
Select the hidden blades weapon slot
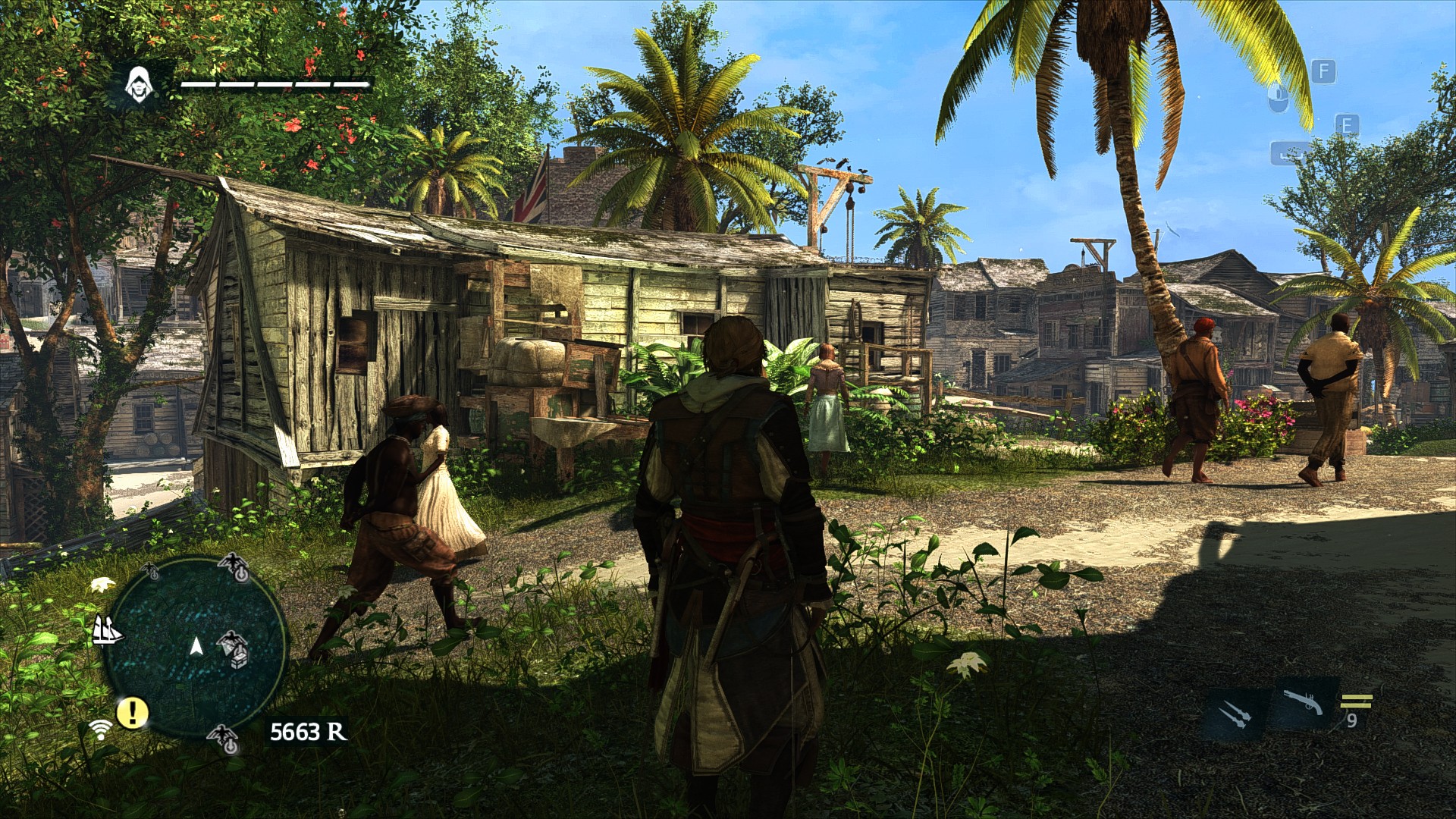1234,714
